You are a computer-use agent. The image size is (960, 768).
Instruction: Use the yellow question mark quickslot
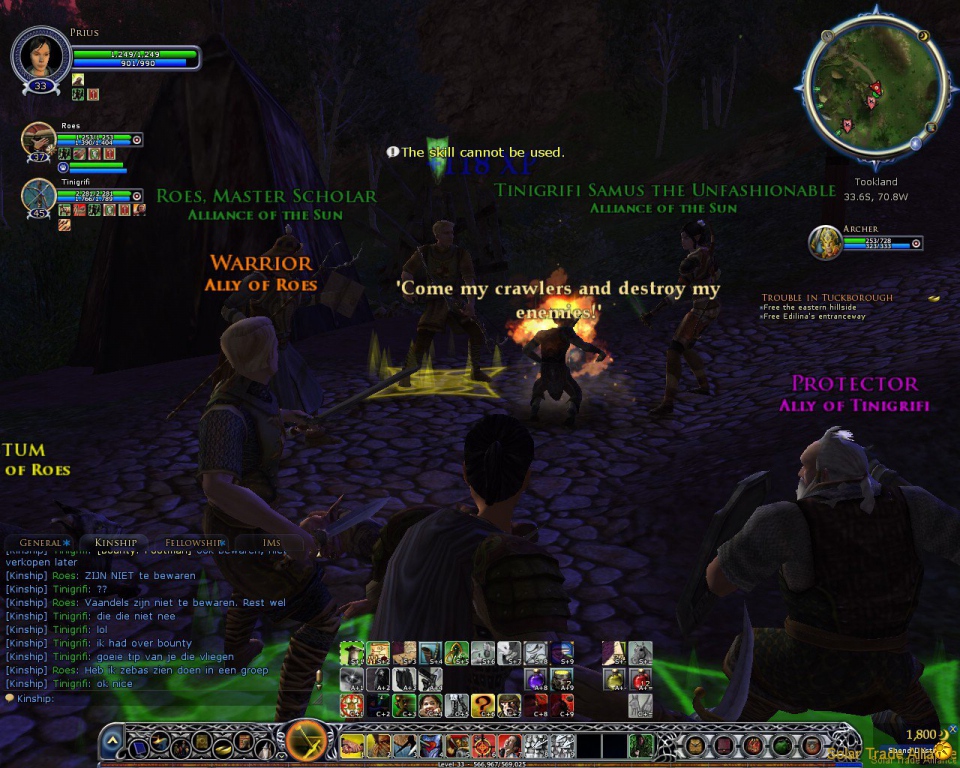coord(483,706)
